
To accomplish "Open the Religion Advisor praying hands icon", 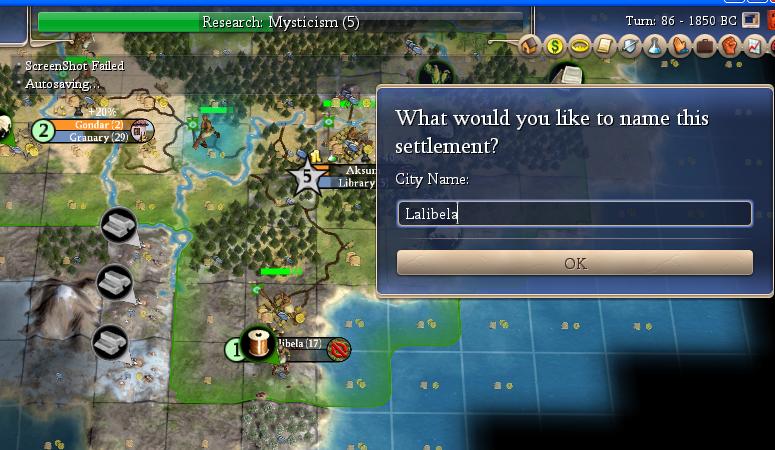I will coord(679,45).
